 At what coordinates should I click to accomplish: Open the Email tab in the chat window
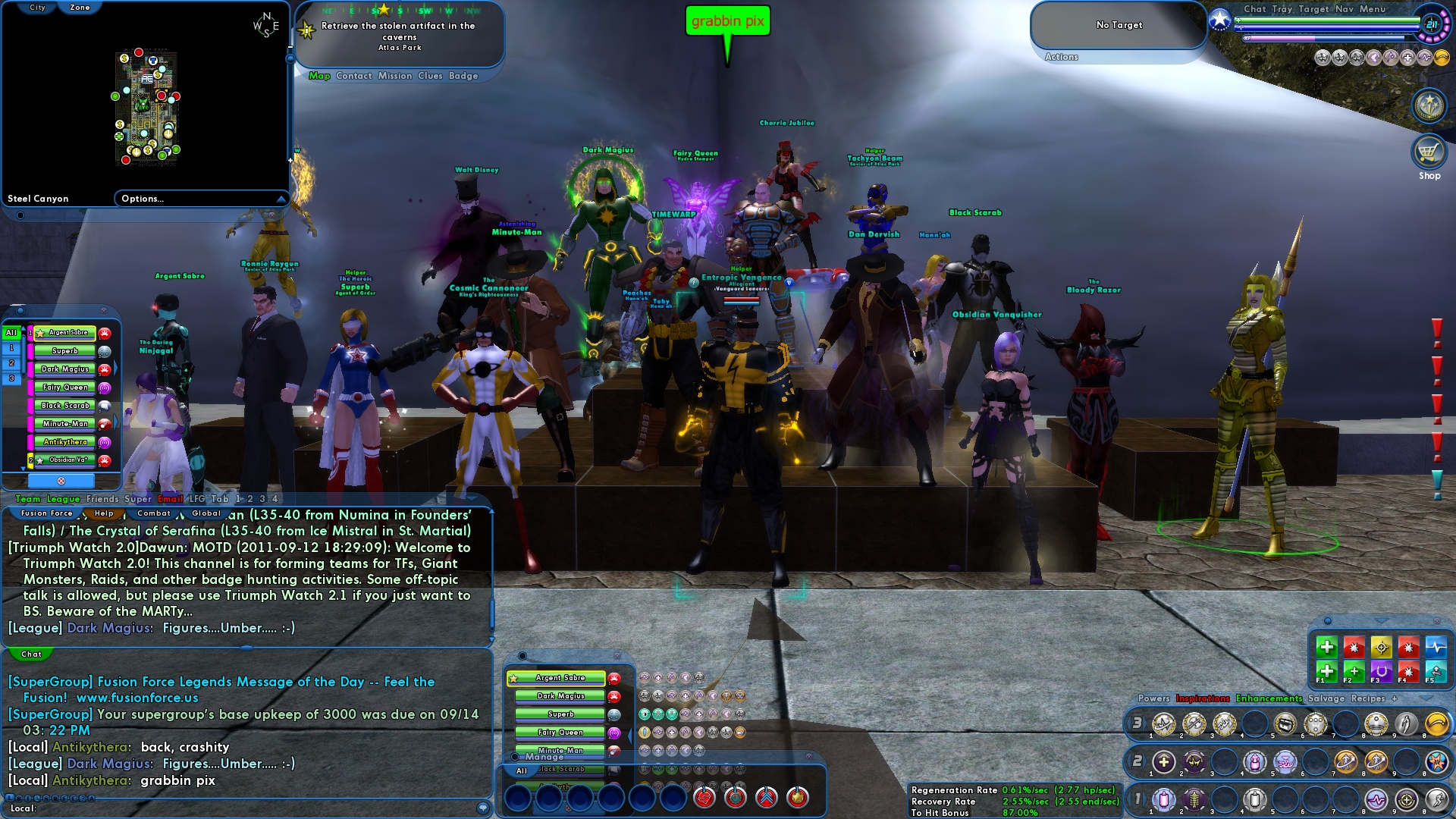click(170, 499)
